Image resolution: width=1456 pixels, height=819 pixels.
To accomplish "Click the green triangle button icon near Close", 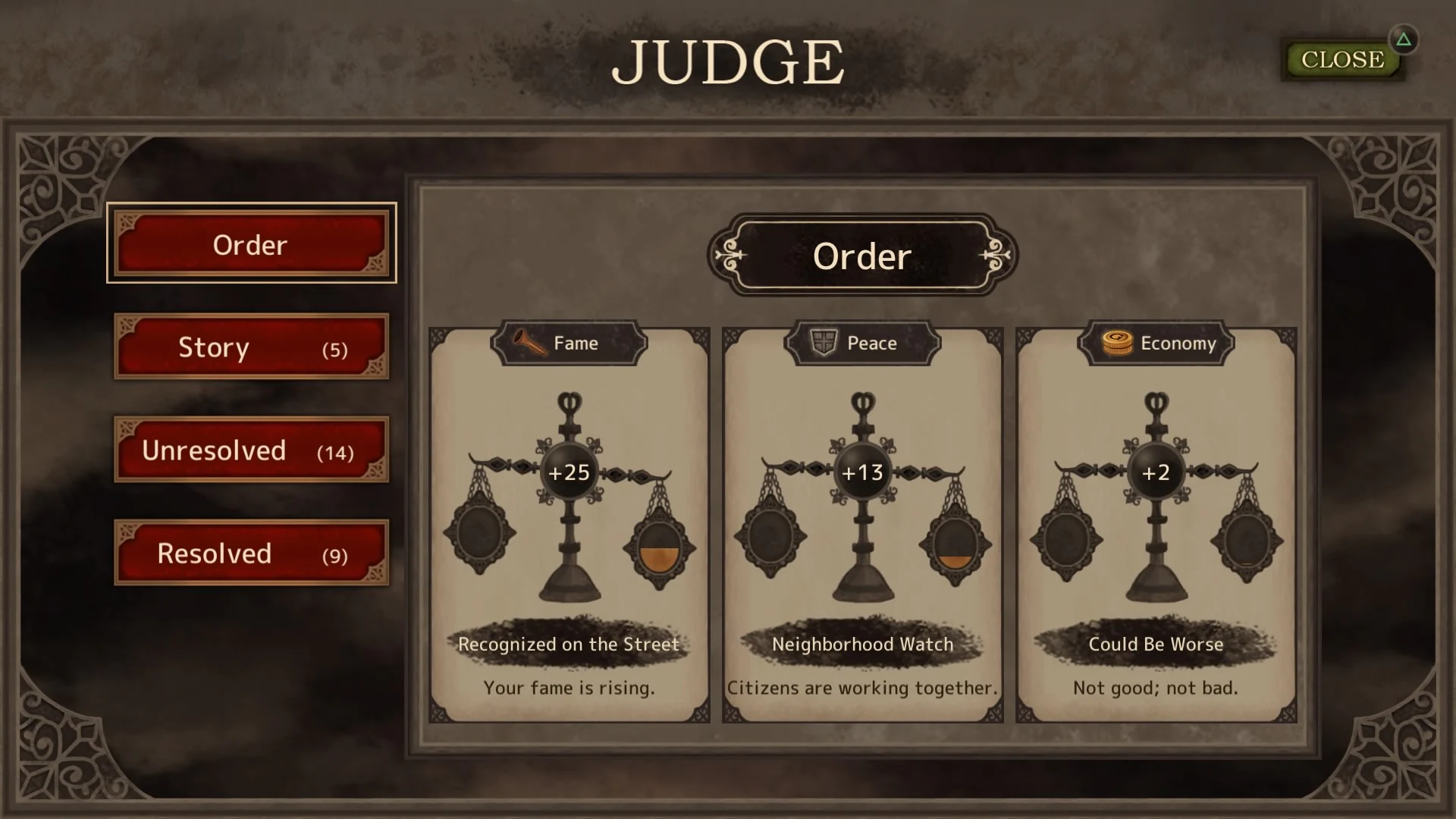I will click(x=1404, y=38).
